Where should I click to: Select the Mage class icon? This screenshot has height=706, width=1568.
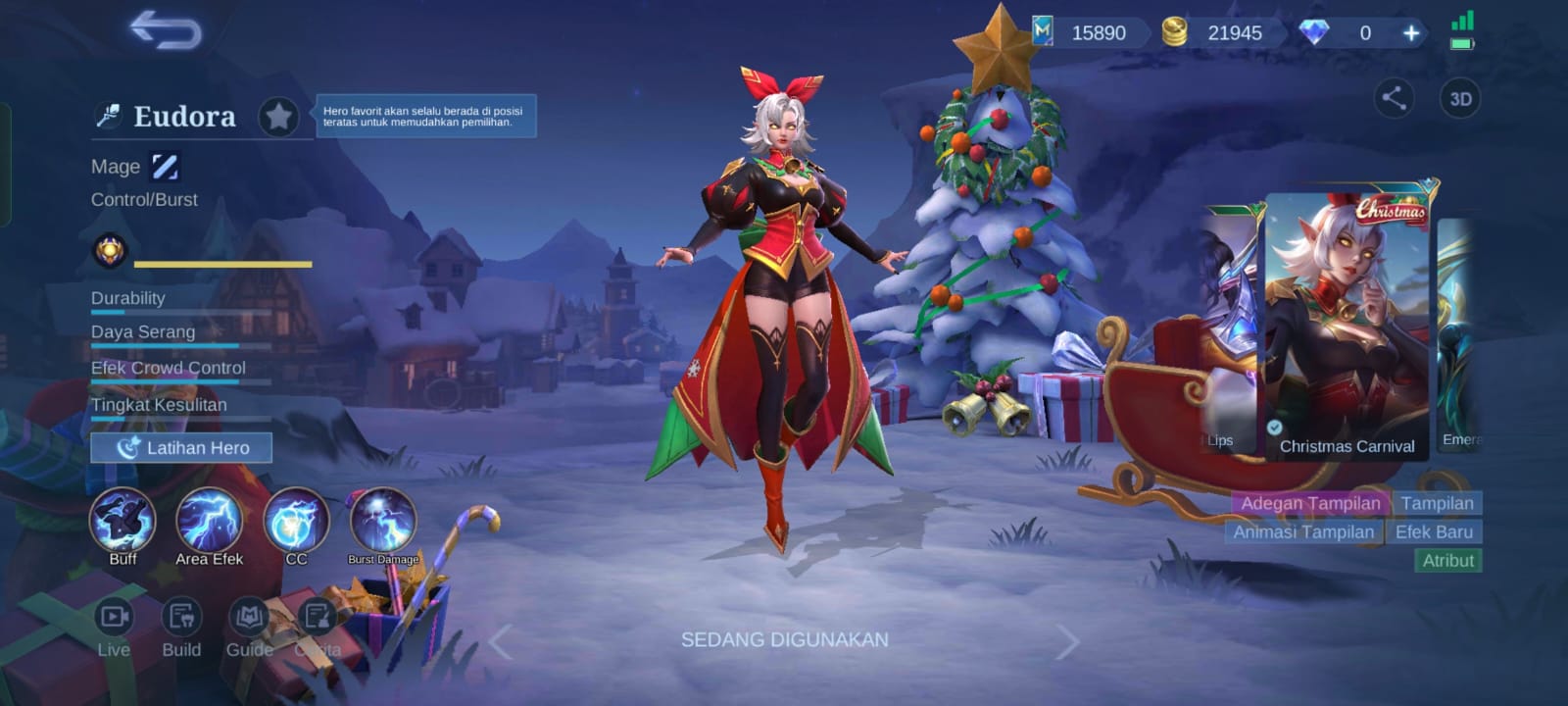tap(163, 166)
